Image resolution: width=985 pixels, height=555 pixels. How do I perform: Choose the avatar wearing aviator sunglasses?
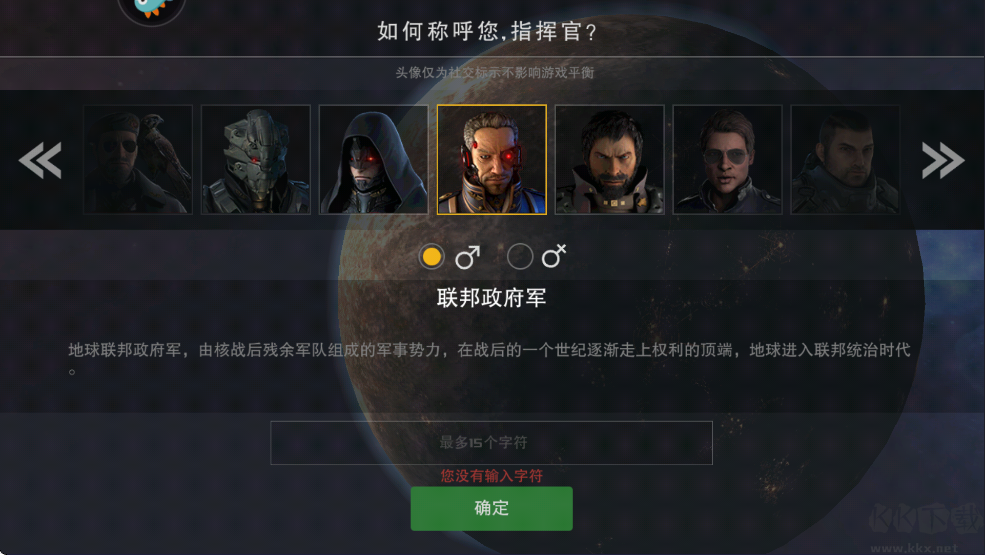728,160
